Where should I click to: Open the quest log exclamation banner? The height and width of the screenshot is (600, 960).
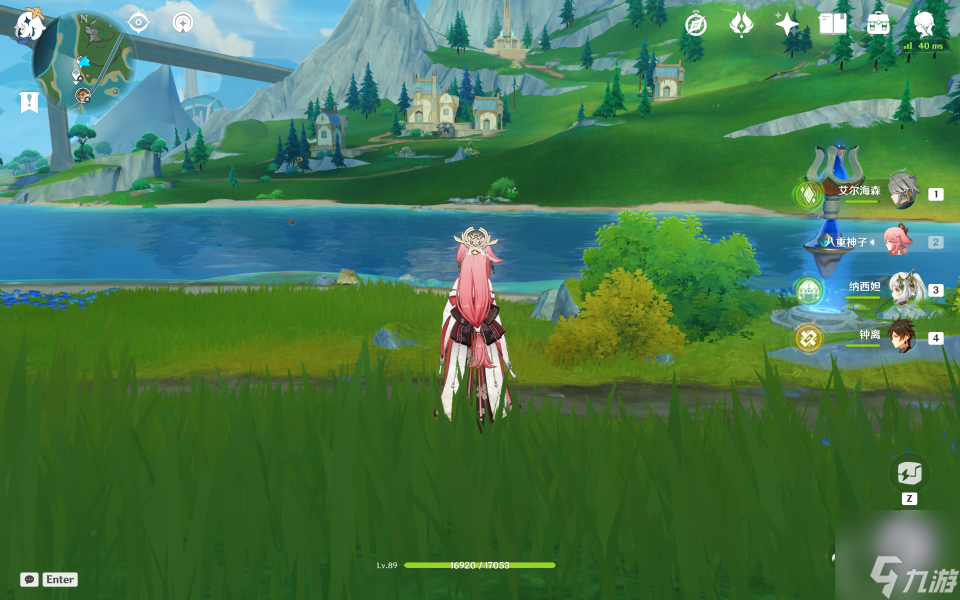[x=28, y=101]
